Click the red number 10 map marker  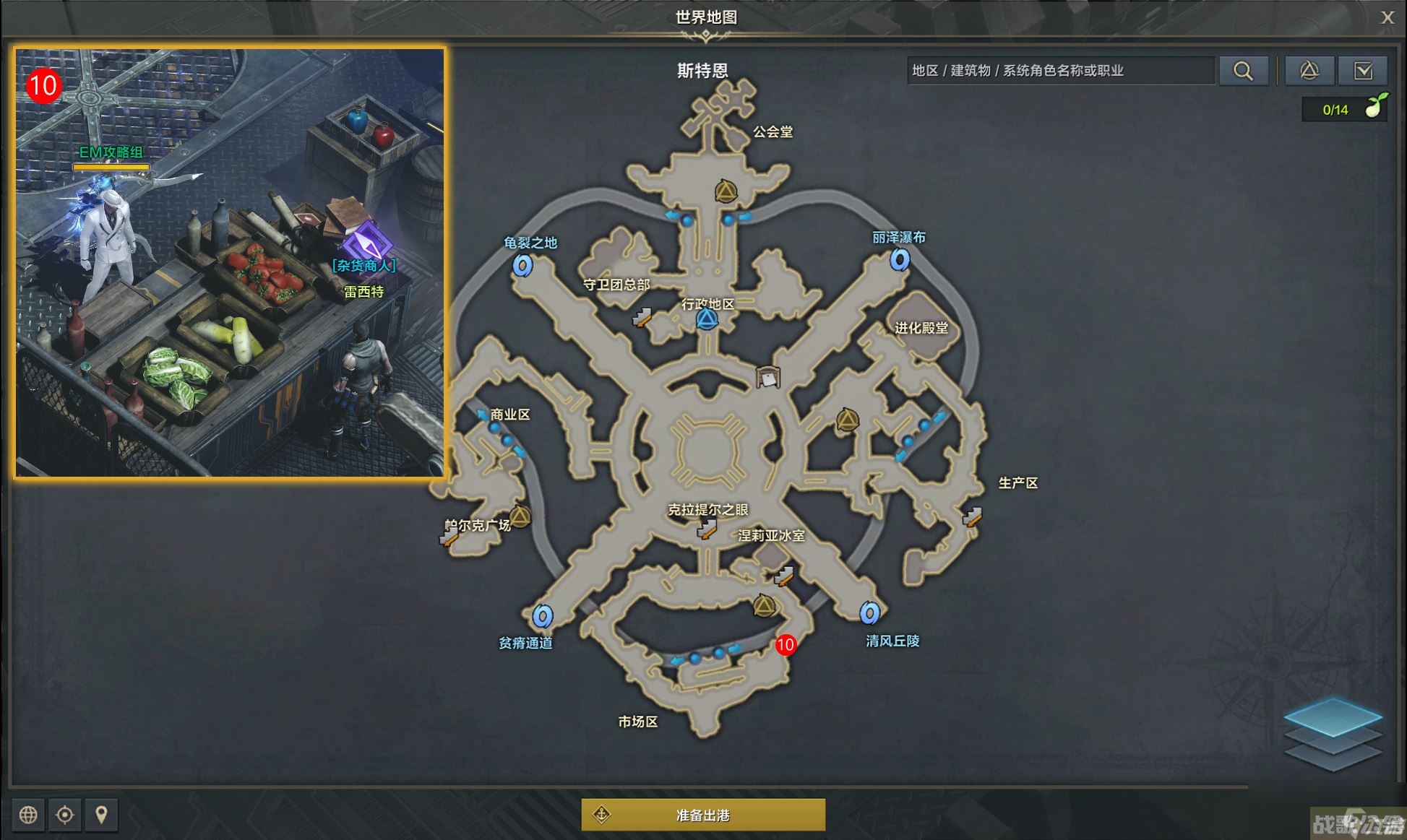point(786,644)
